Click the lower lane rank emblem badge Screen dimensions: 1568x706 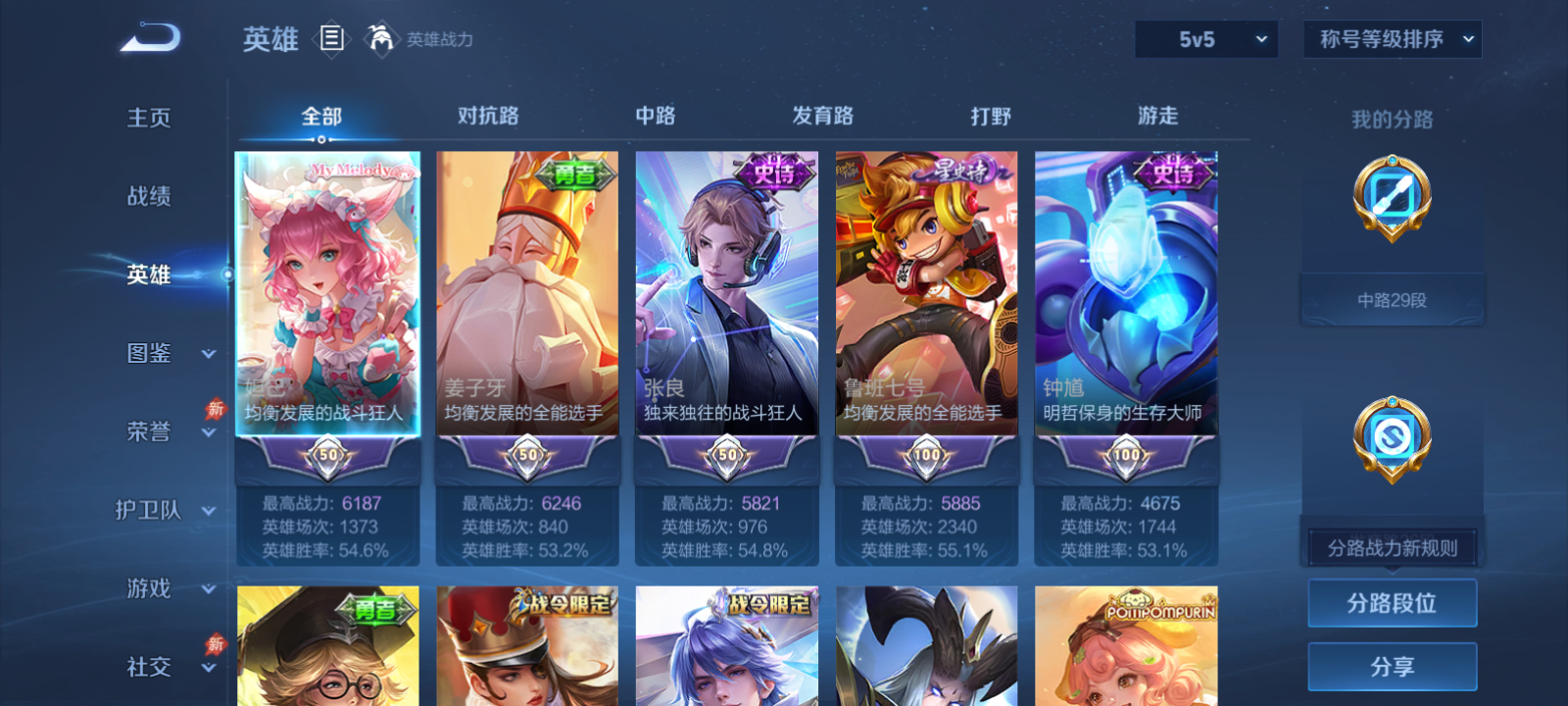[1391, 438]
